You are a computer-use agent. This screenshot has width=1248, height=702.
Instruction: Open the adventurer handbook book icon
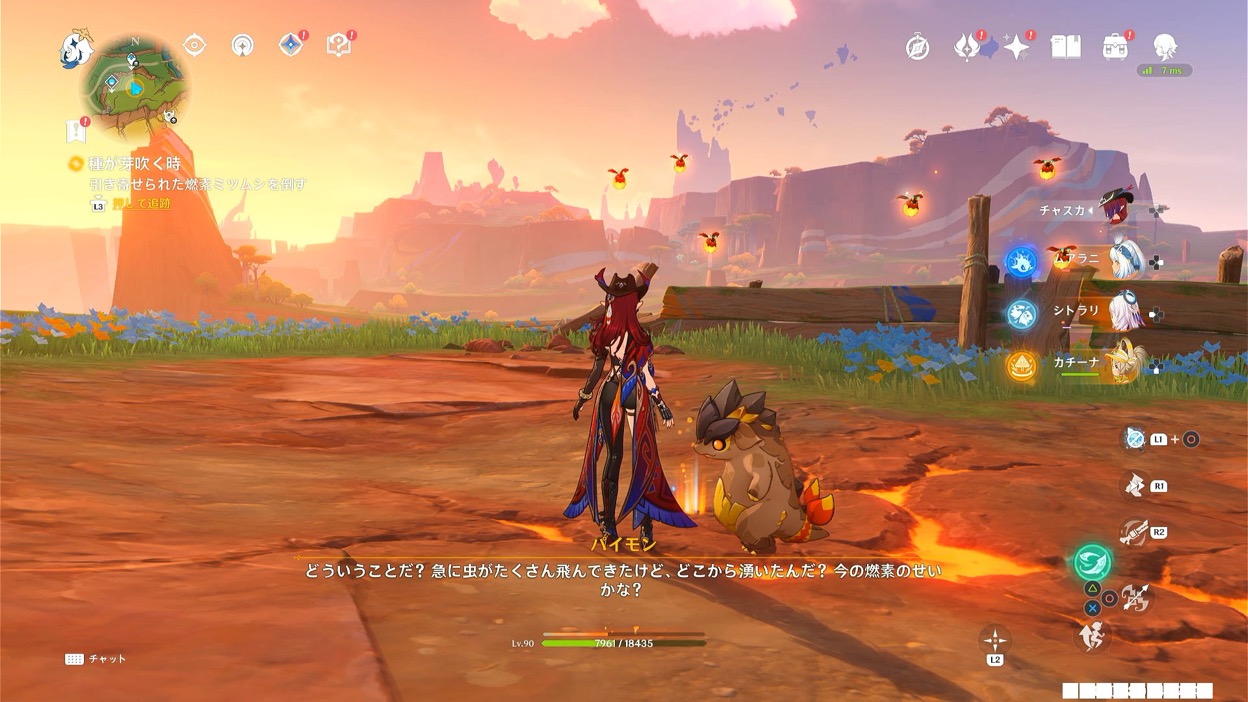tap(1065, 47)
